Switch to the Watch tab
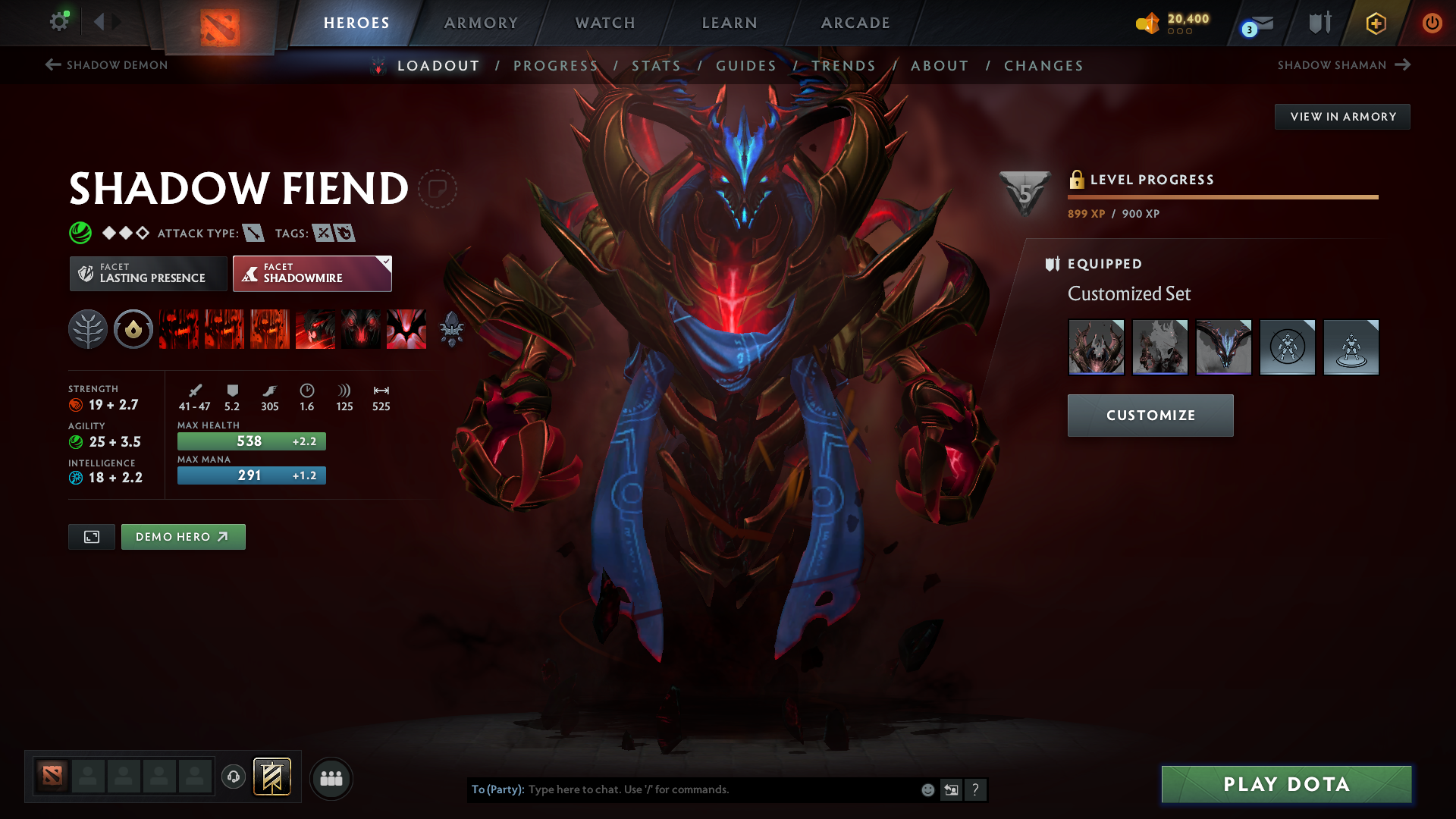This screenshot has width=1456, height=819. tap(605, 23)
